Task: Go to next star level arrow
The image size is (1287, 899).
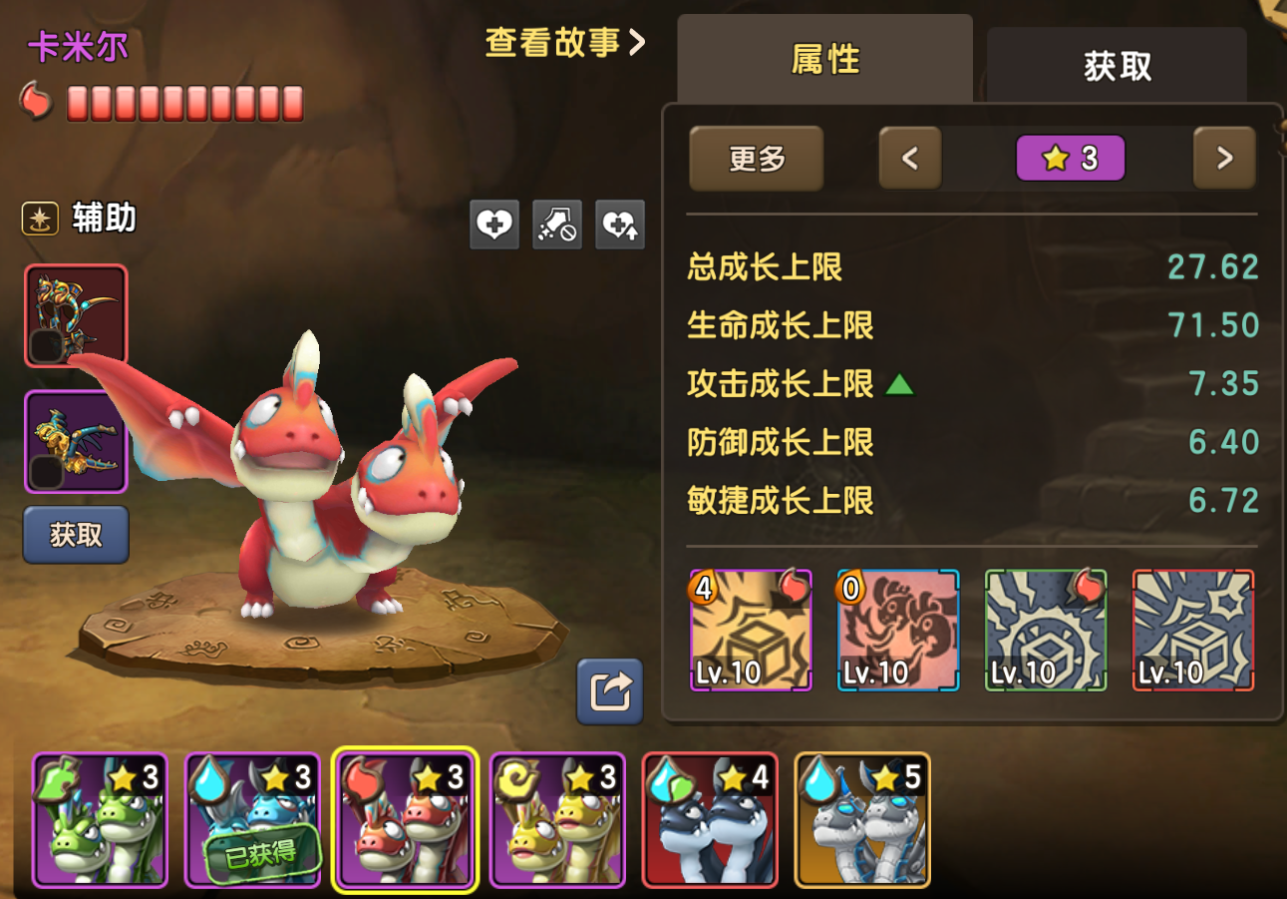Action: coord(1224,158)
